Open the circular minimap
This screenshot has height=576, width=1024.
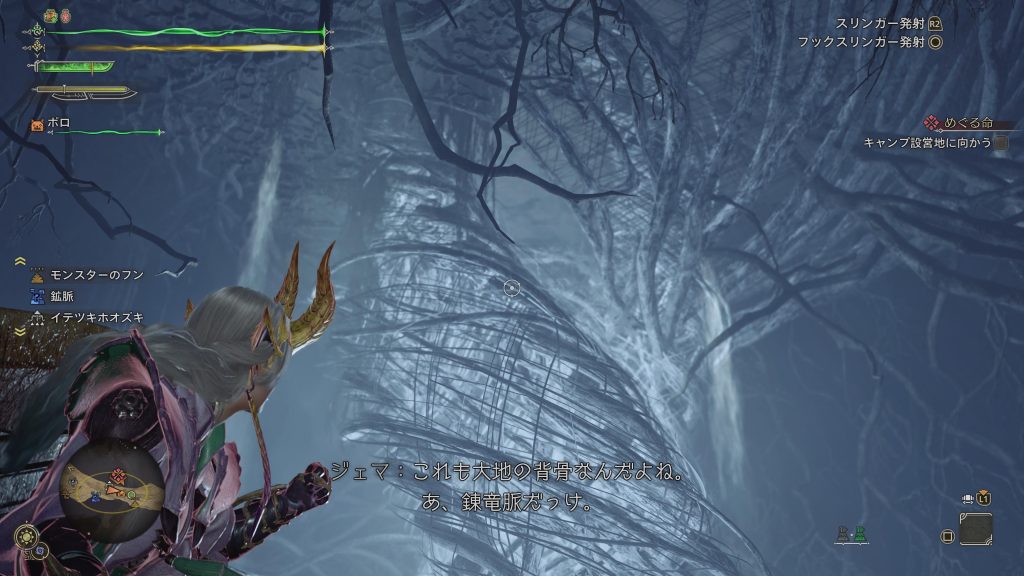click(110, 487)
